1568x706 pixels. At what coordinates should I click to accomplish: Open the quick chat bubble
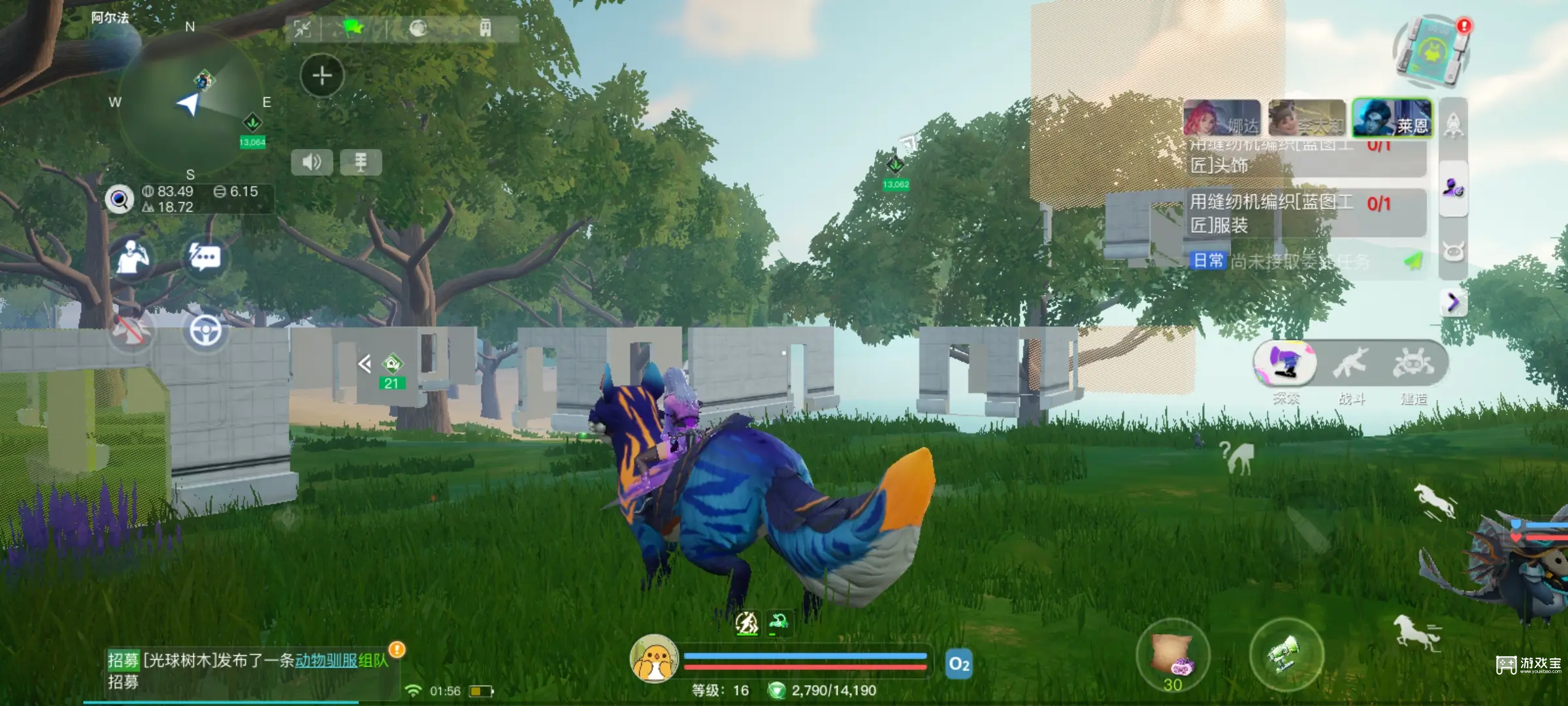pyautogui.click(x=205, y=258)
